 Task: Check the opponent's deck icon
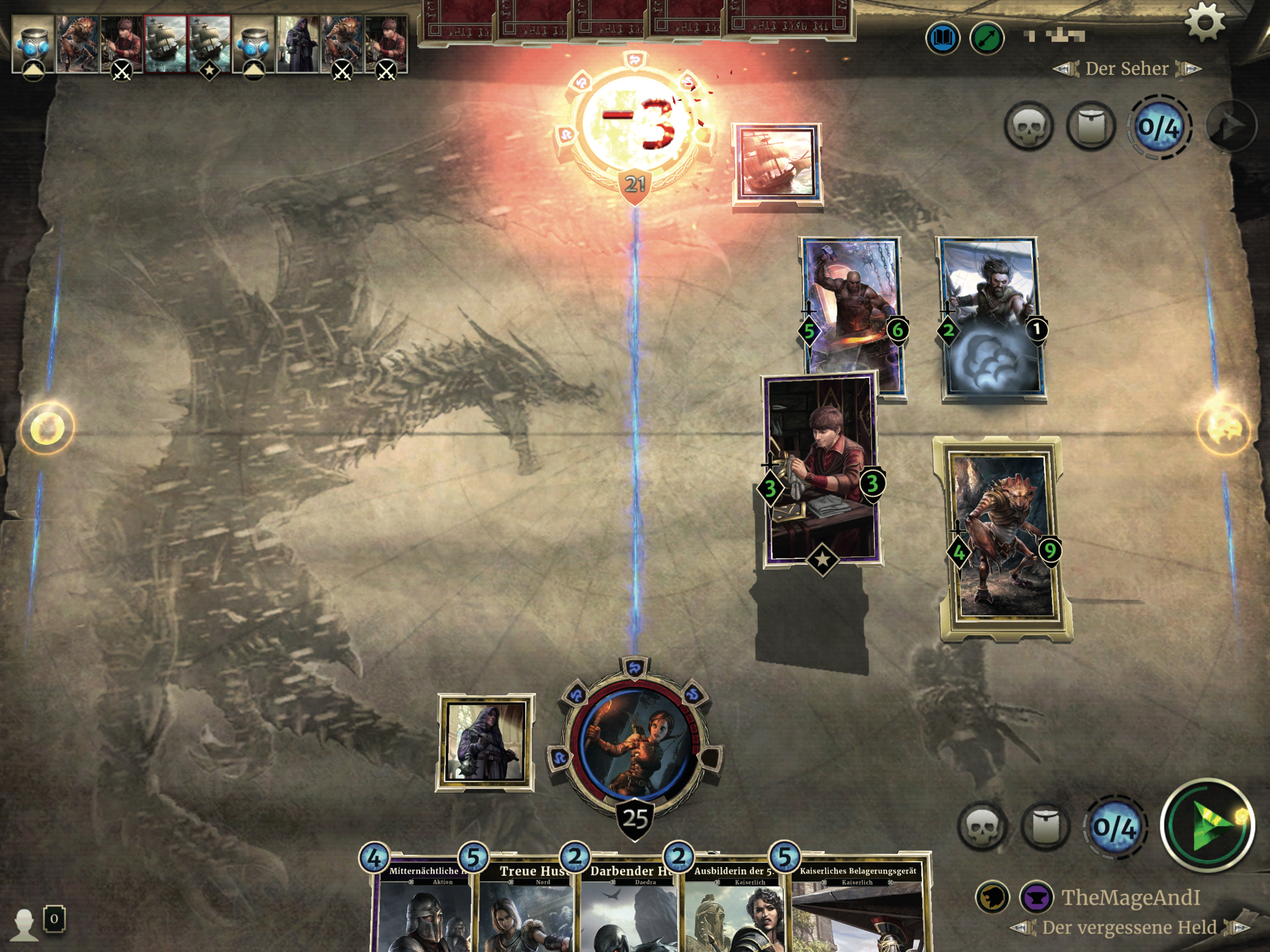[x=1090, y=126]
